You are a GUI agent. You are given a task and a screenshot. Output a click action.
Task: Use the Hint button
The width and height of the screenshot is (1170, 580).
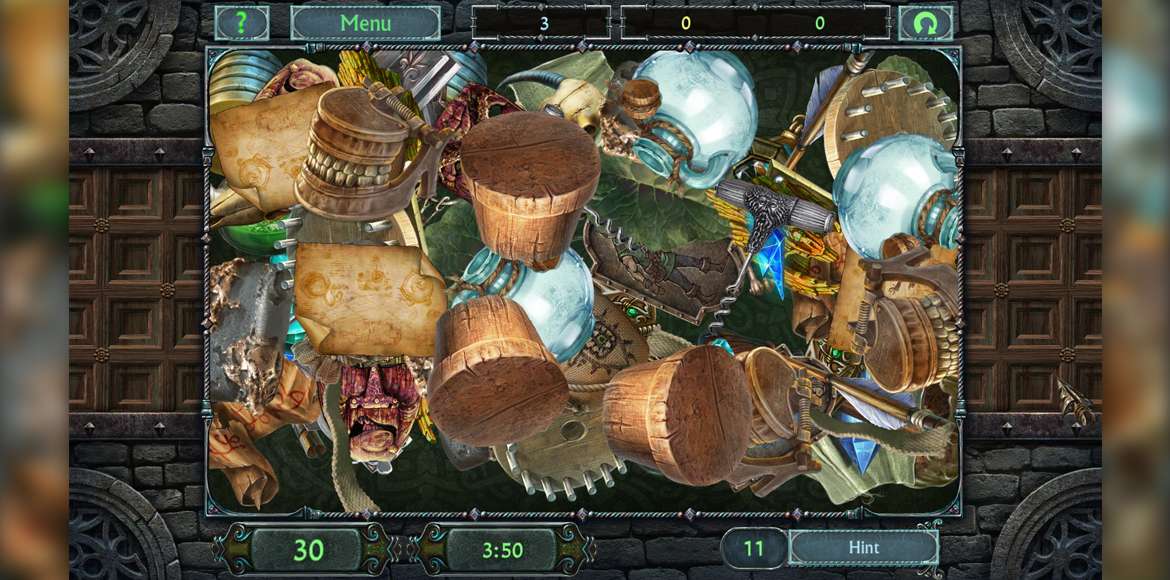point(863,547)
